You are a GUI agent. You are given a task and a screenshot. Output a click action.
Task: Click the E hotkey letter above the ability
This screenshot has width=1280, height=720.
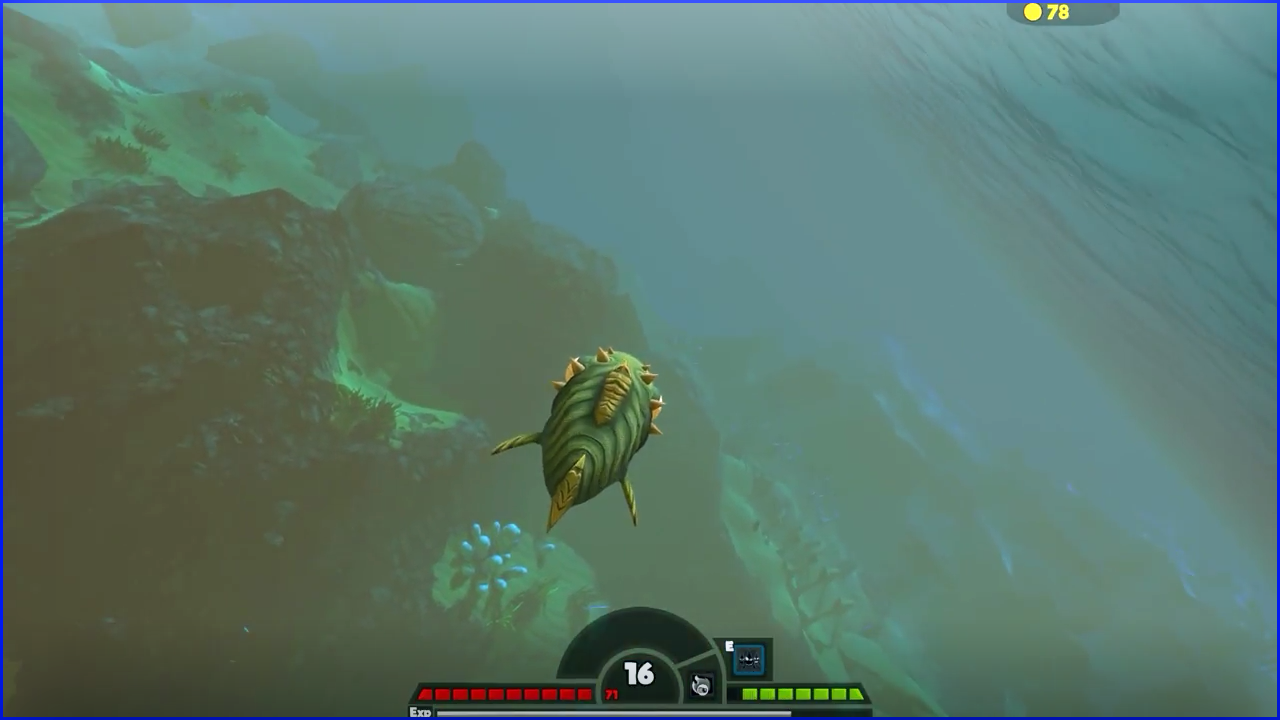(x=729, y=645)
